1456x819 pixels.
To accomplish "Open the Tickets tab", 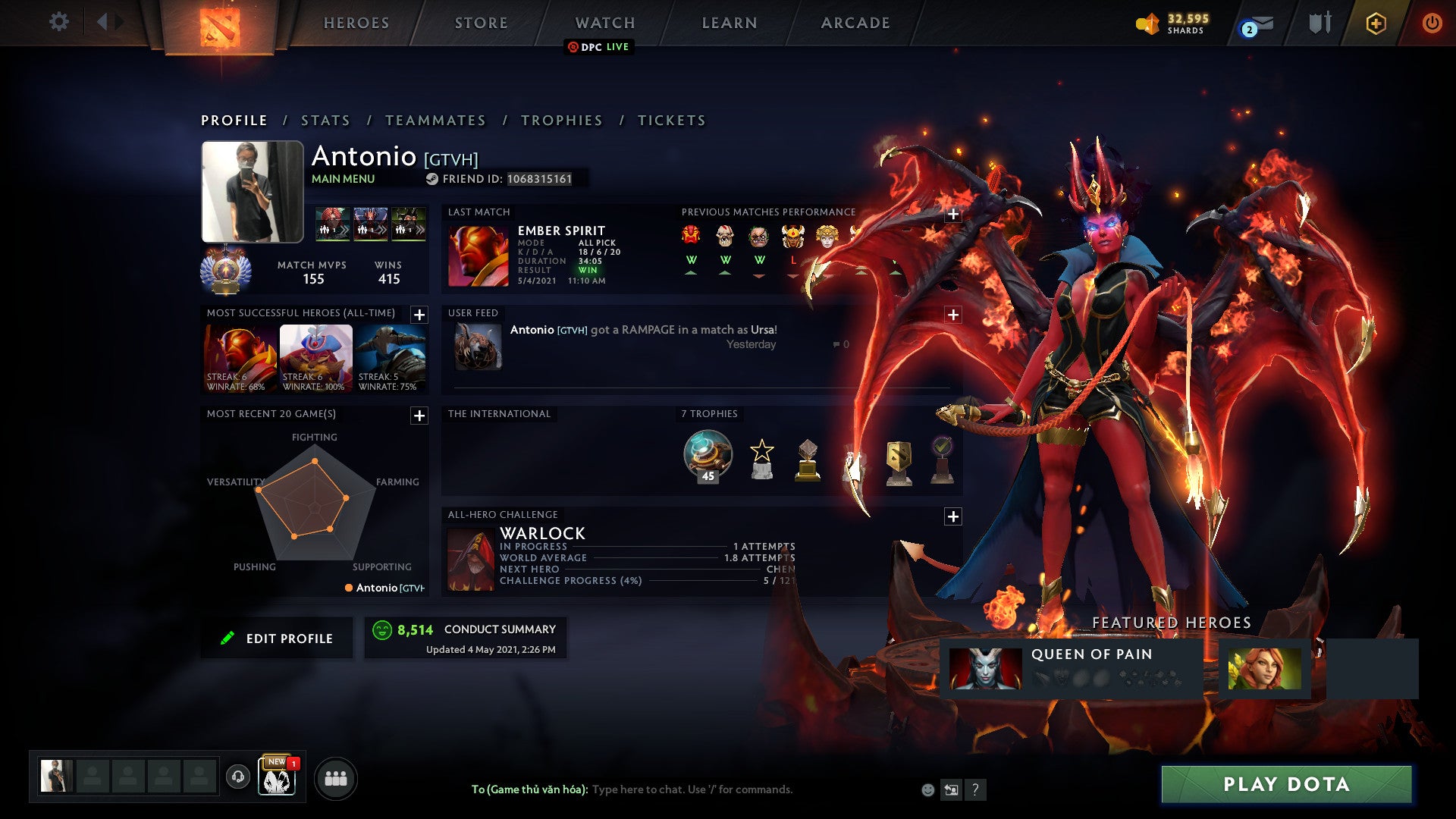I will [x=672, y=121].
